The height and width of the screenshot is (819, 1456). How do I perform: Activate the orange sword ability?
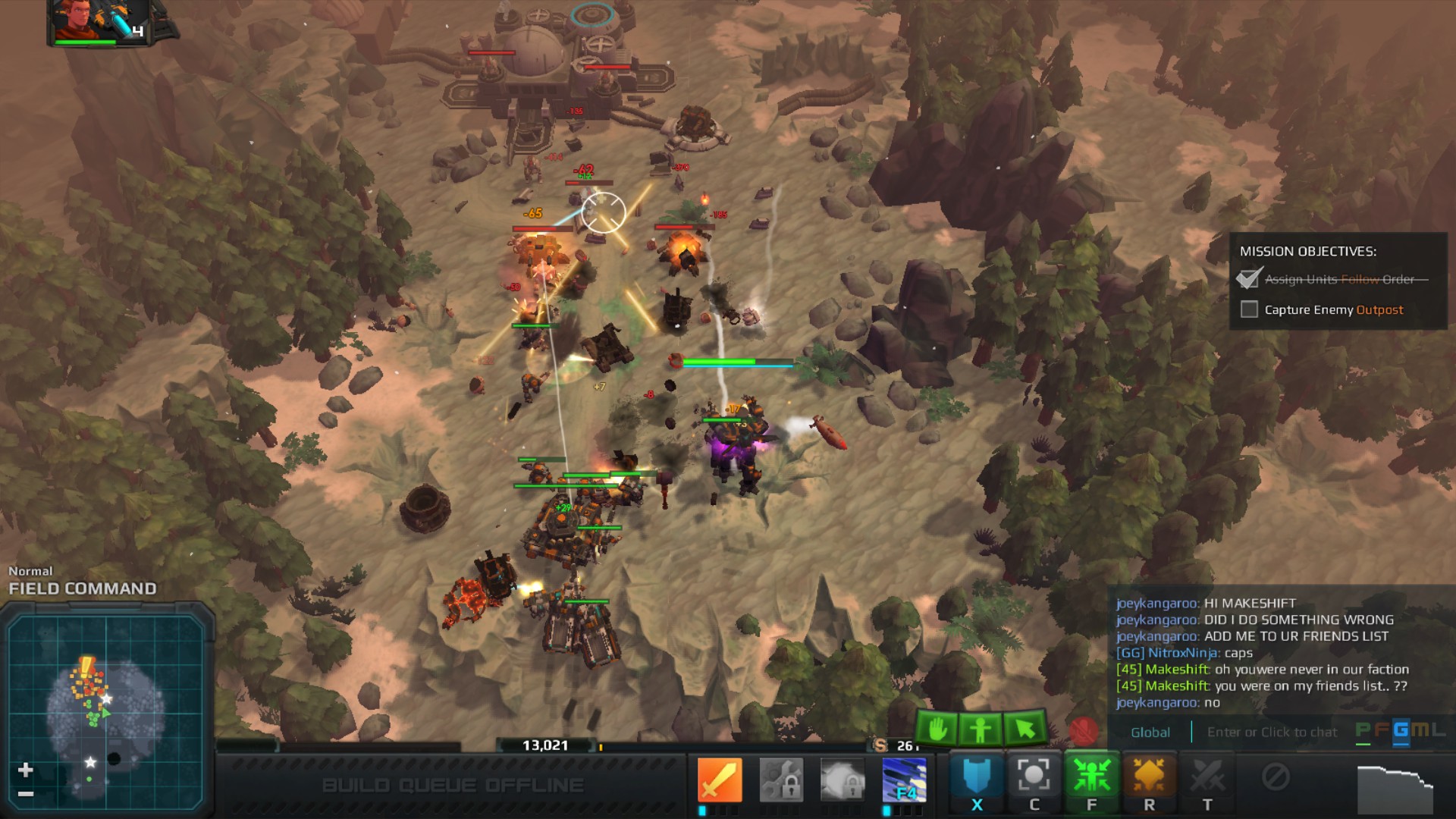point(719,780)
